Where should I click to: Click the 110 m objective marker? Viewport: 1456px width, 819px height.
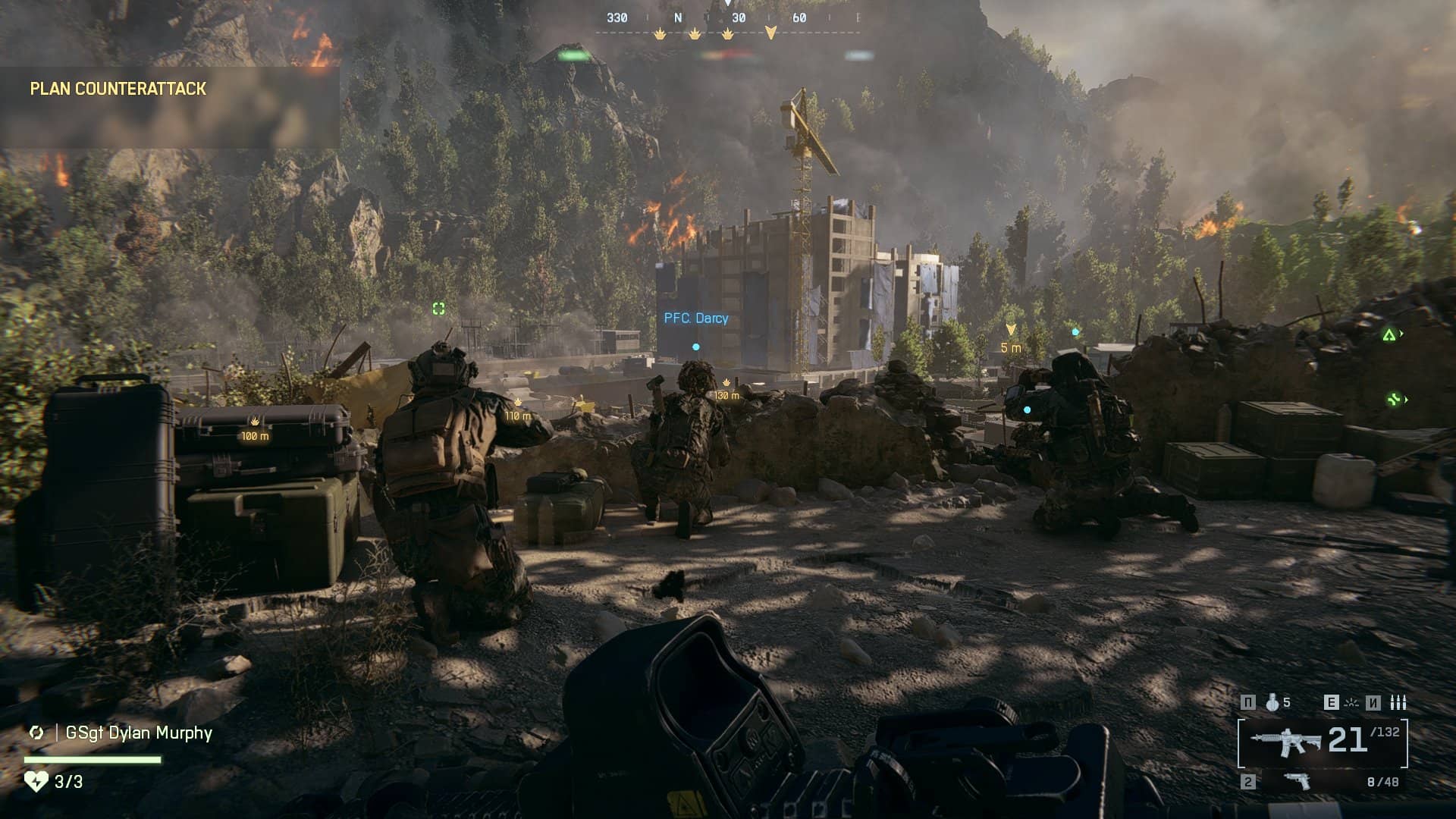tap(519, 409)
